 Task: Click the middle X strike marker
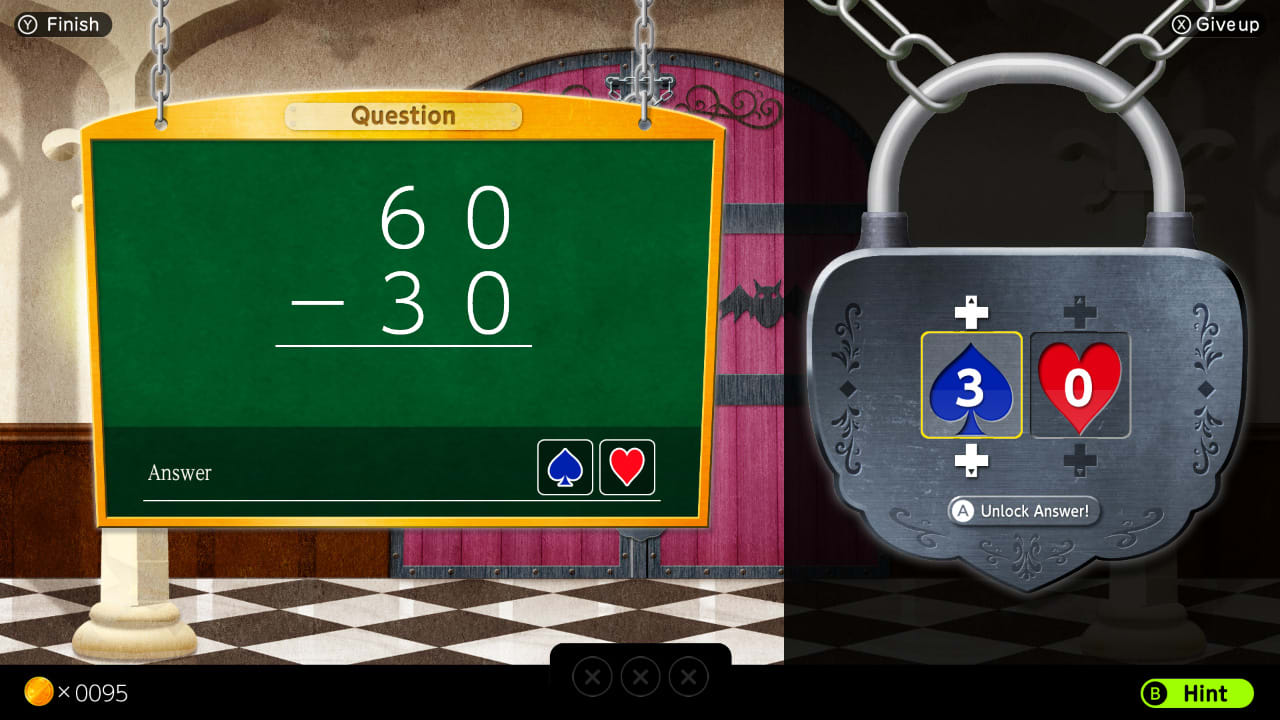tap(640, 676)
